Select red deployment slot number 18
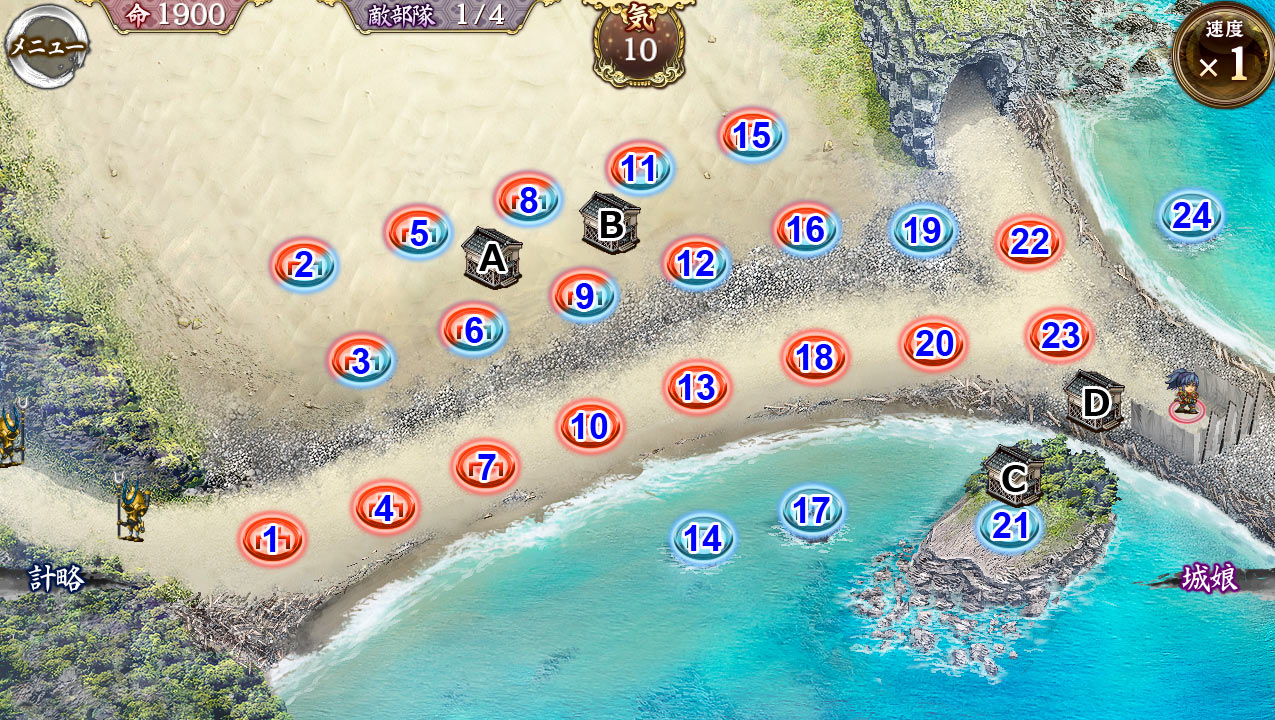This screenshot has height=720, width=1275. (816, 357)
